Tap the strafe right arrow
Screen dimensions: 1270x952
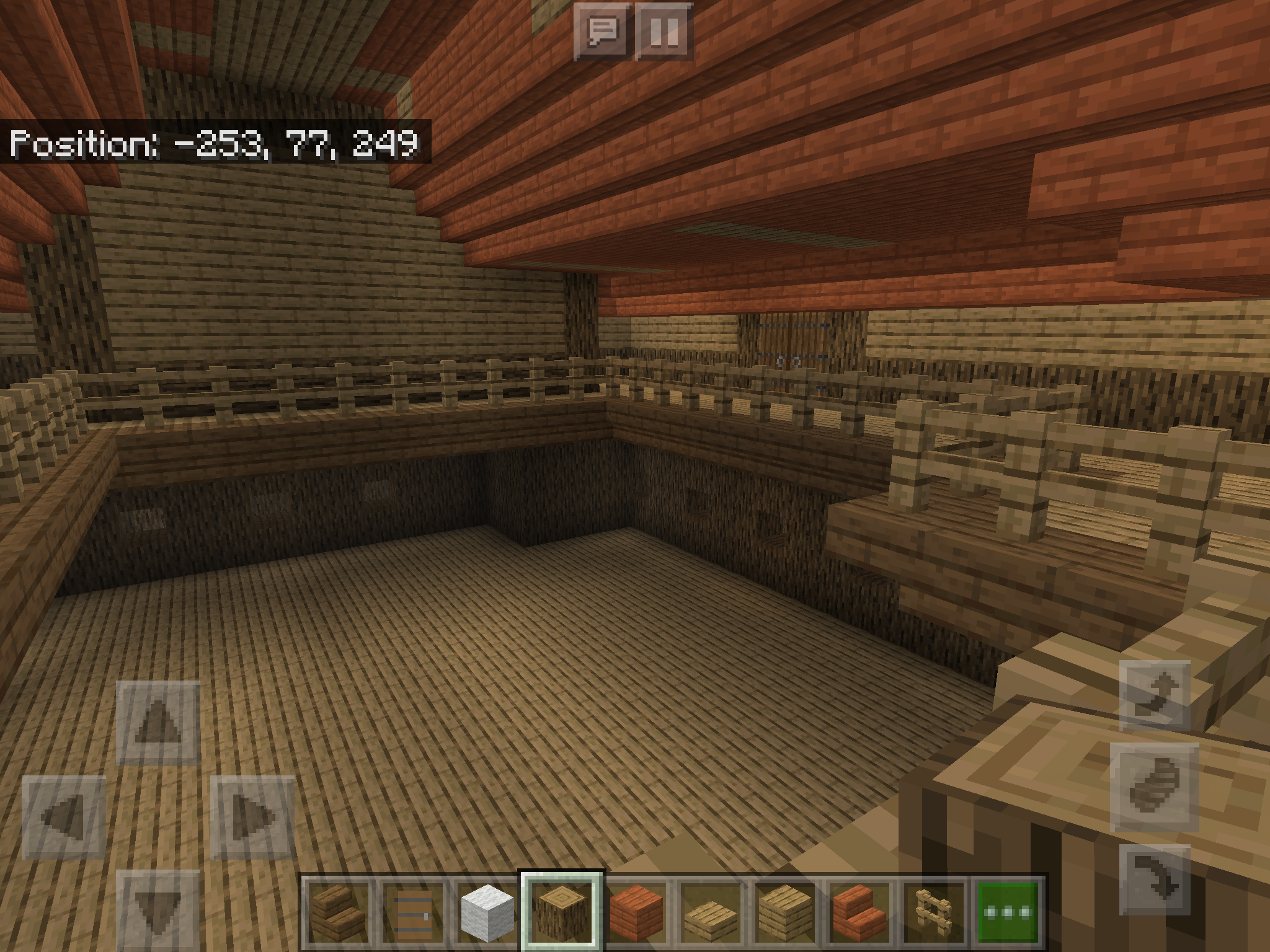click(252, 817)
